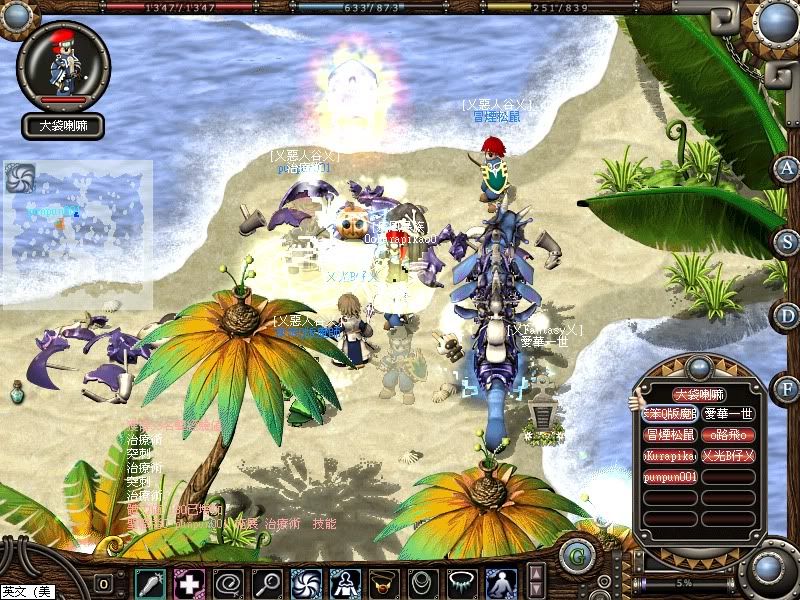Select the party leader name 大袋喇嘛
This screenshot has width=800, height=600.
point(699,394)
